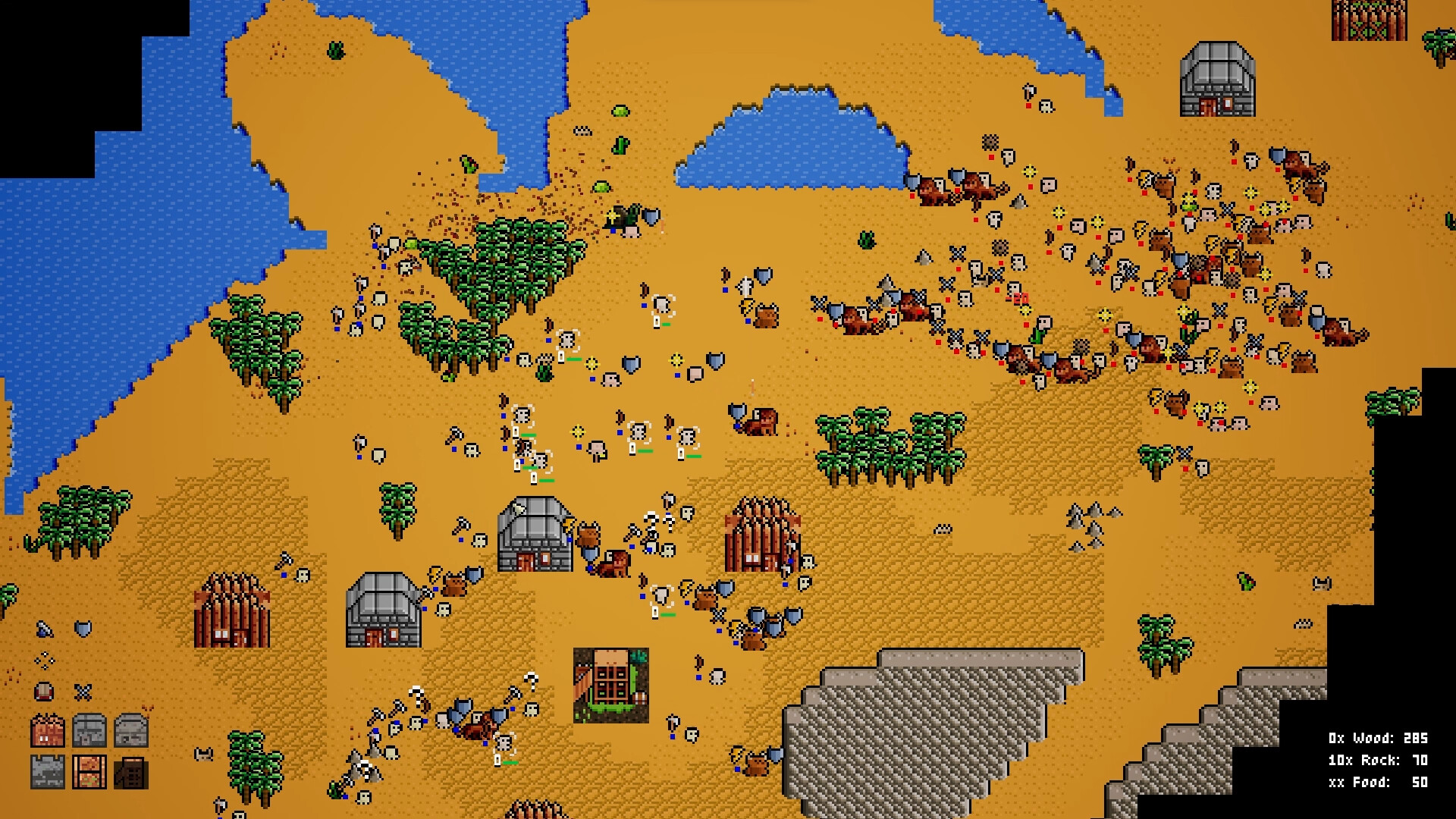Select the shield defense icon

tap(83, 629)
